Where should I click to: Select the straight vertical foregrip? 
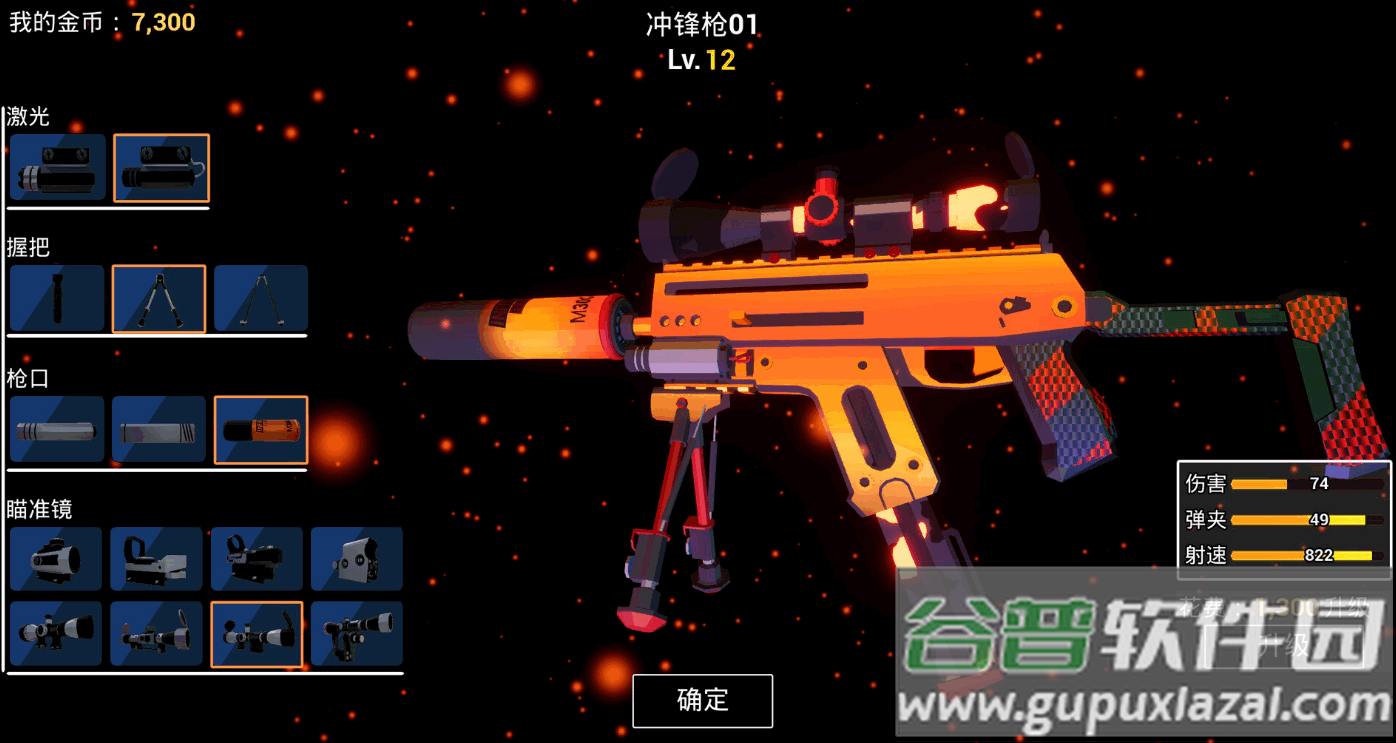pos(58,299)
